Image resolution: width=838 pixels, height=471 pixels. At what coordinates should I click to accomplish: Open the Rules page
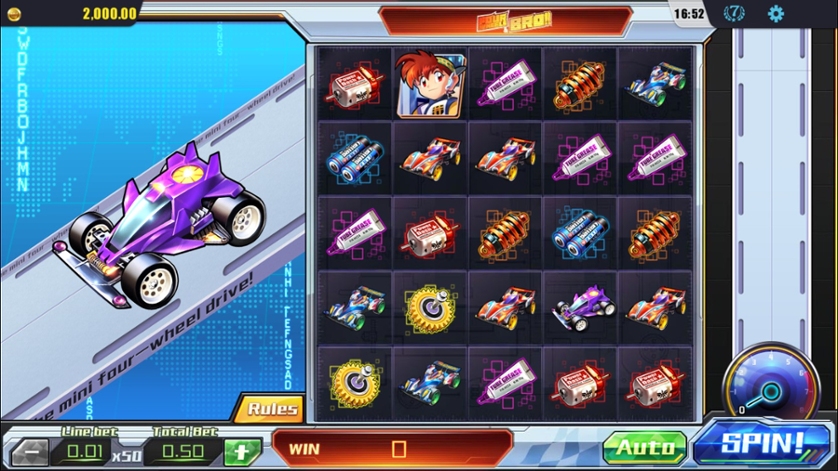(x=272, y=408)
